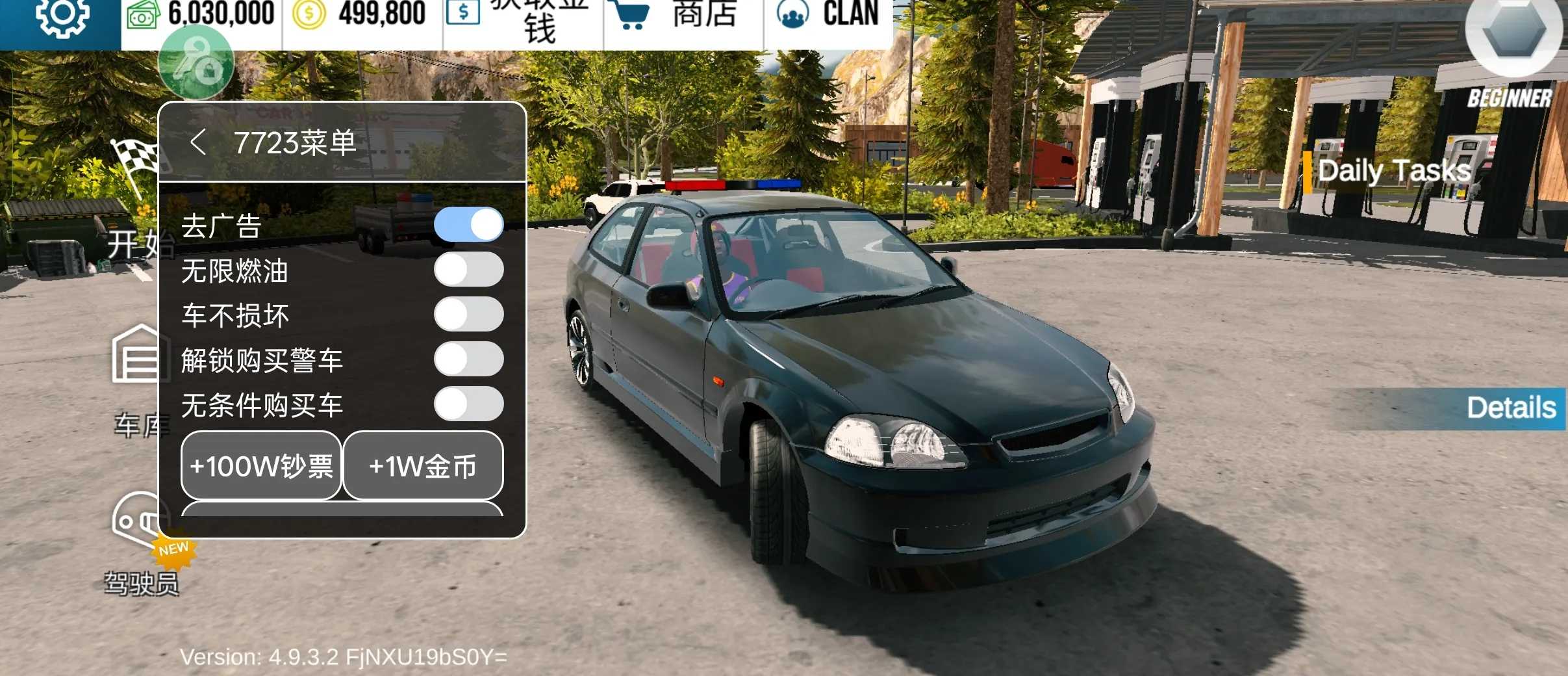Click the green key-and-lock floating icon

pyautogui.click(x=196, y=64)
